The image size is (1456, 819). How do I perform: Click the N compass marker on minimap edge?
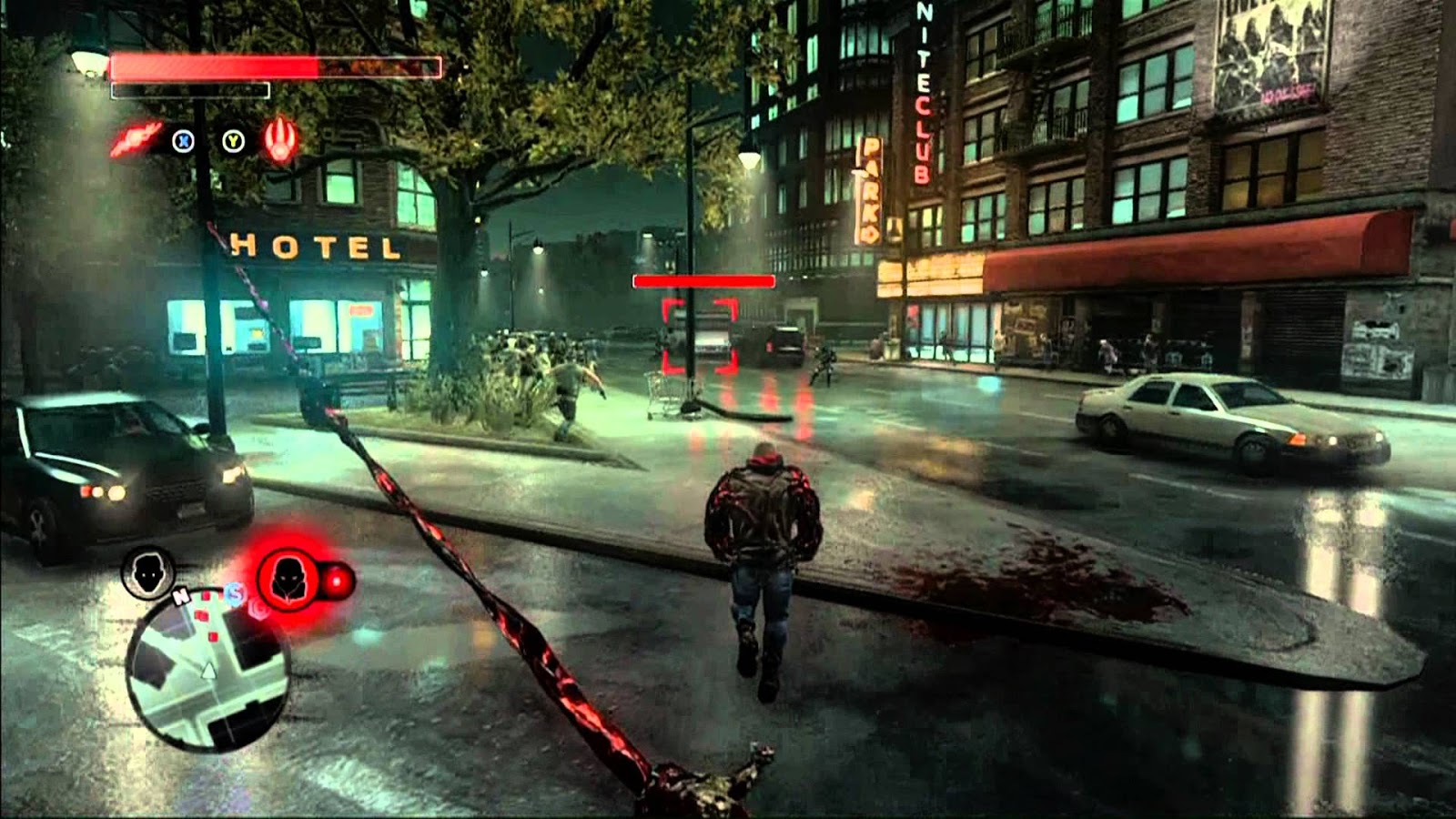pyautogui.click(x=180, y=595)
